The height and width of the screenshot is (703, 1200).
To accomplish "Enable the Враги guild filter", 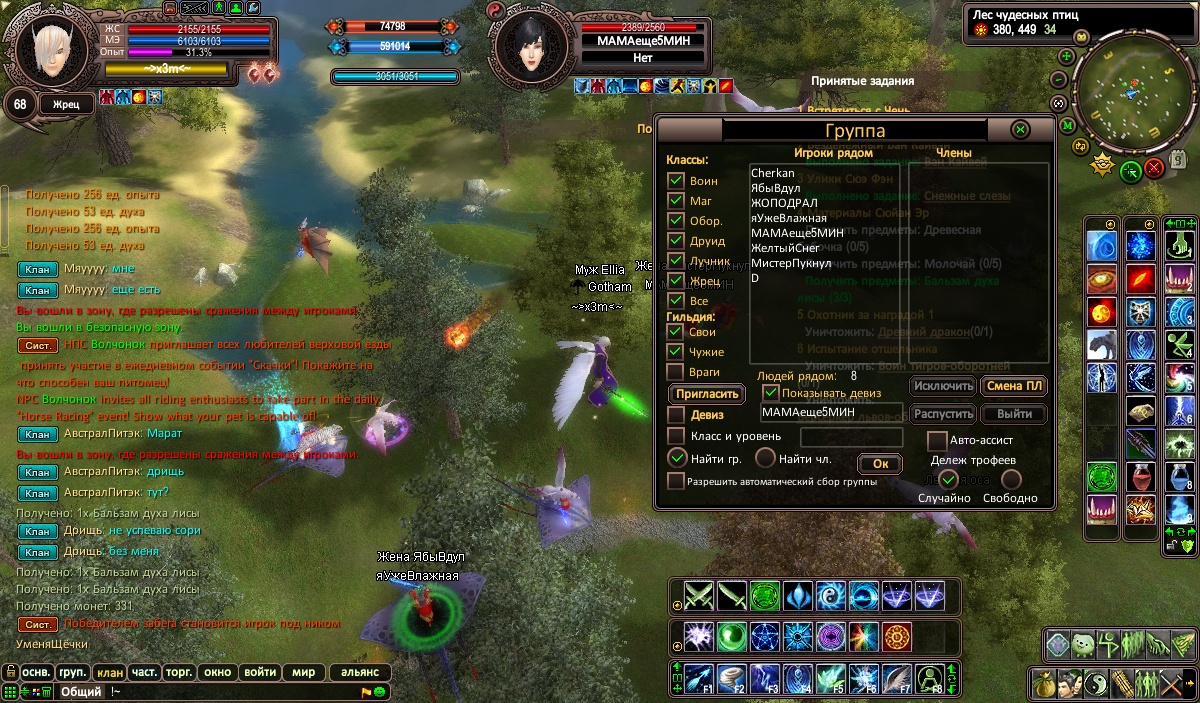I will point(676,372).
